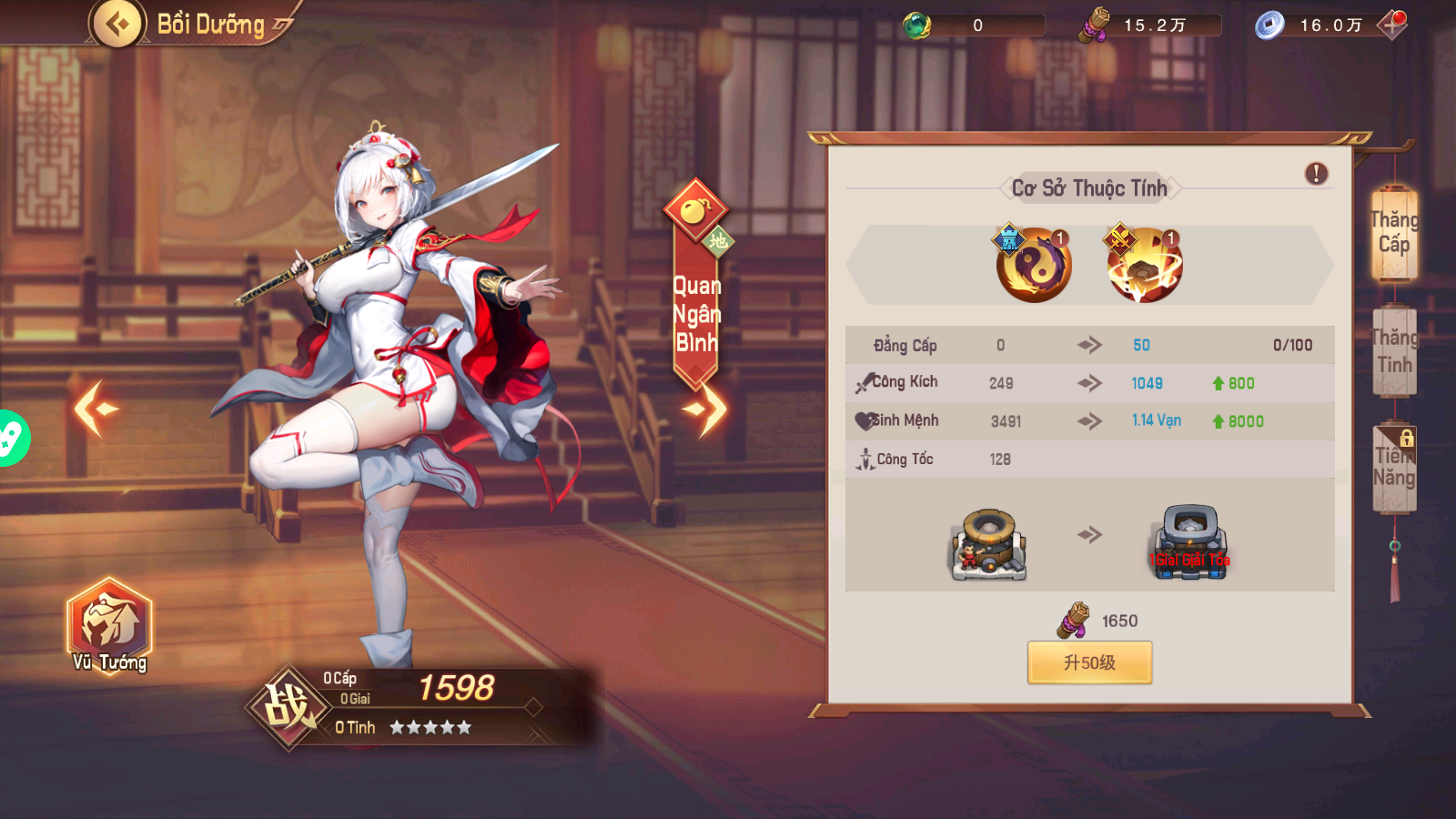1456x819 pixels.
Task: Select the yin-yang skill icon
Action: coord(1034,265)
